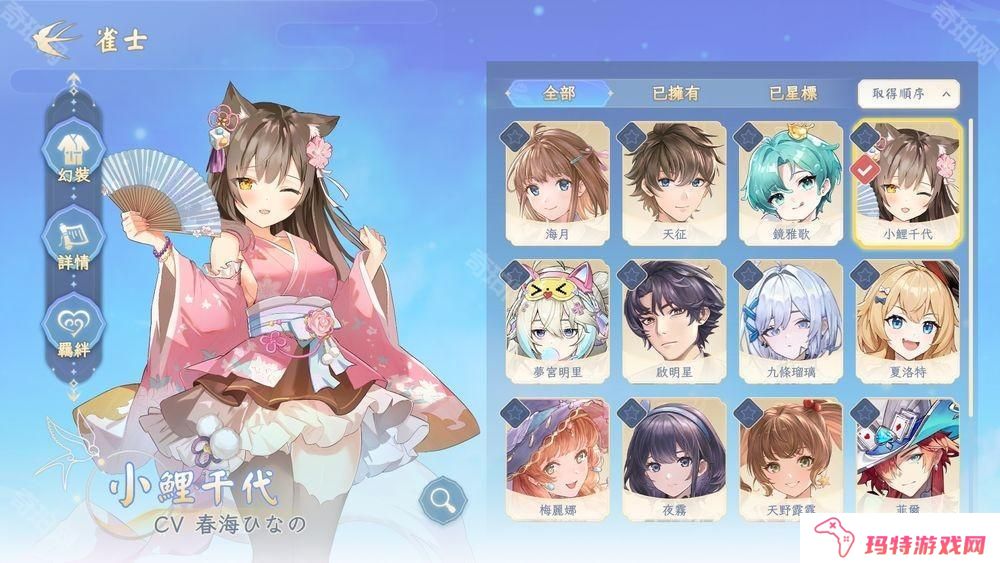1000x563 pixels.
Task: Choose the 鏡雅歌 character card
Action: click(x=790, y=182)
